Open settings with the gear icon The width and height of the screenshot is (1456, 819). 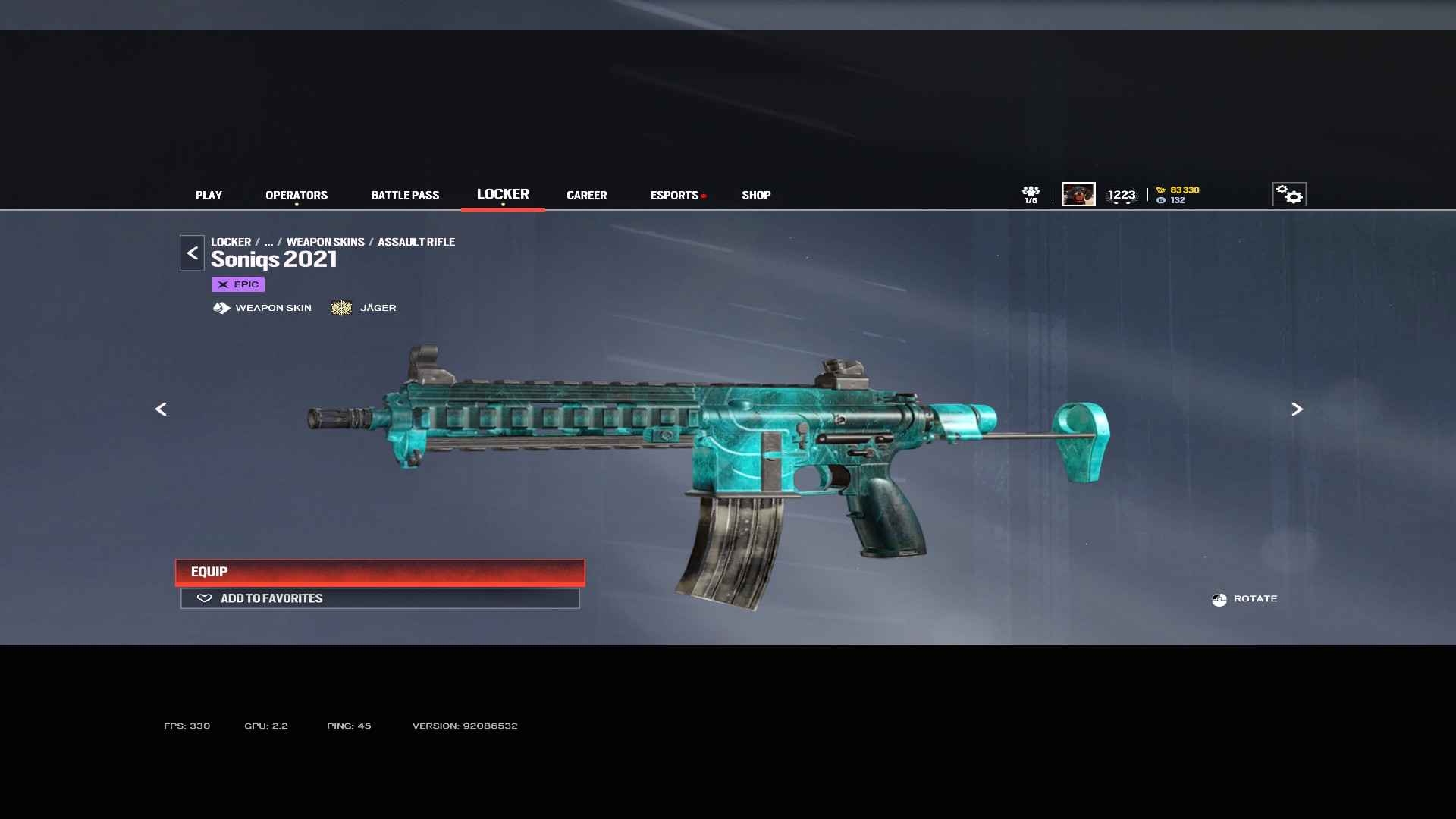[x=1289, y=194]
